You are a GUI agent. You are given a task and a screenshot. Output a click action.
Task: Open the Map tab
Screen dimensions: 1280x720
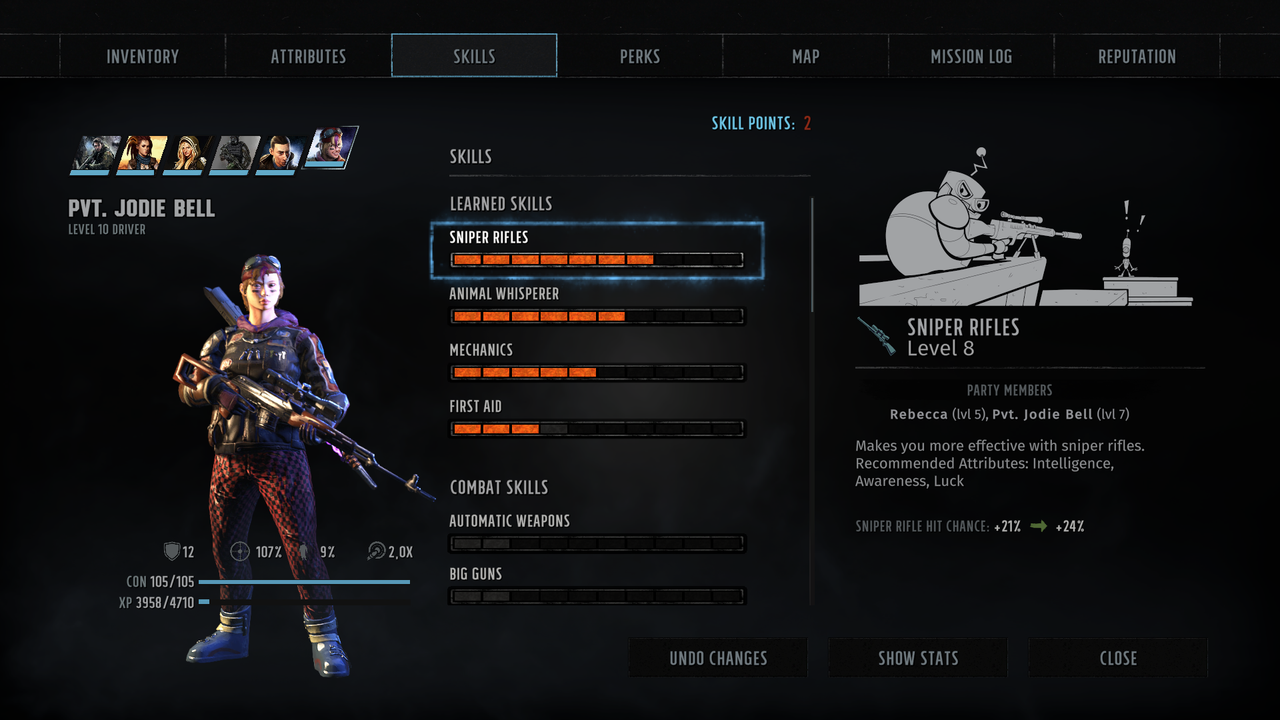[805, 56]
